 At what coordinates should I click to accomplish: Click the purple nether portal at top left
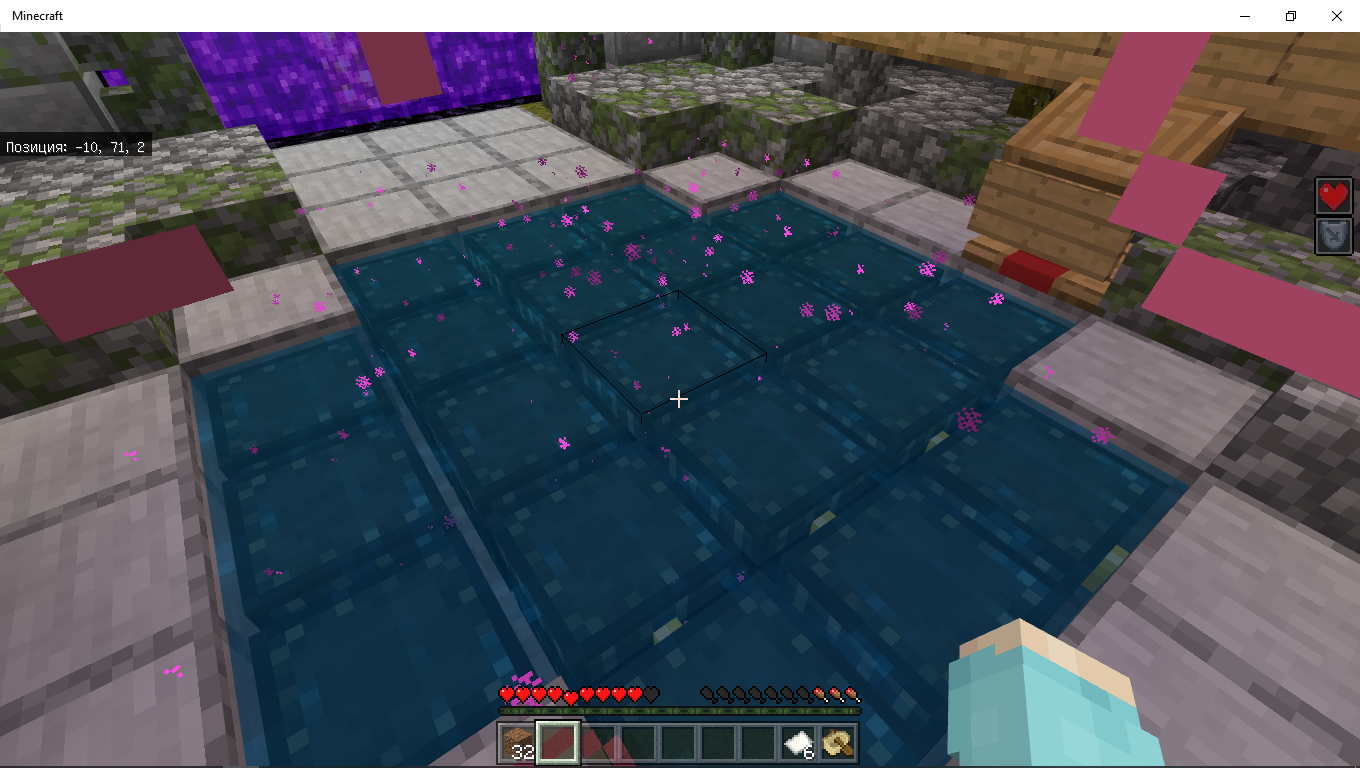point(300,70)
